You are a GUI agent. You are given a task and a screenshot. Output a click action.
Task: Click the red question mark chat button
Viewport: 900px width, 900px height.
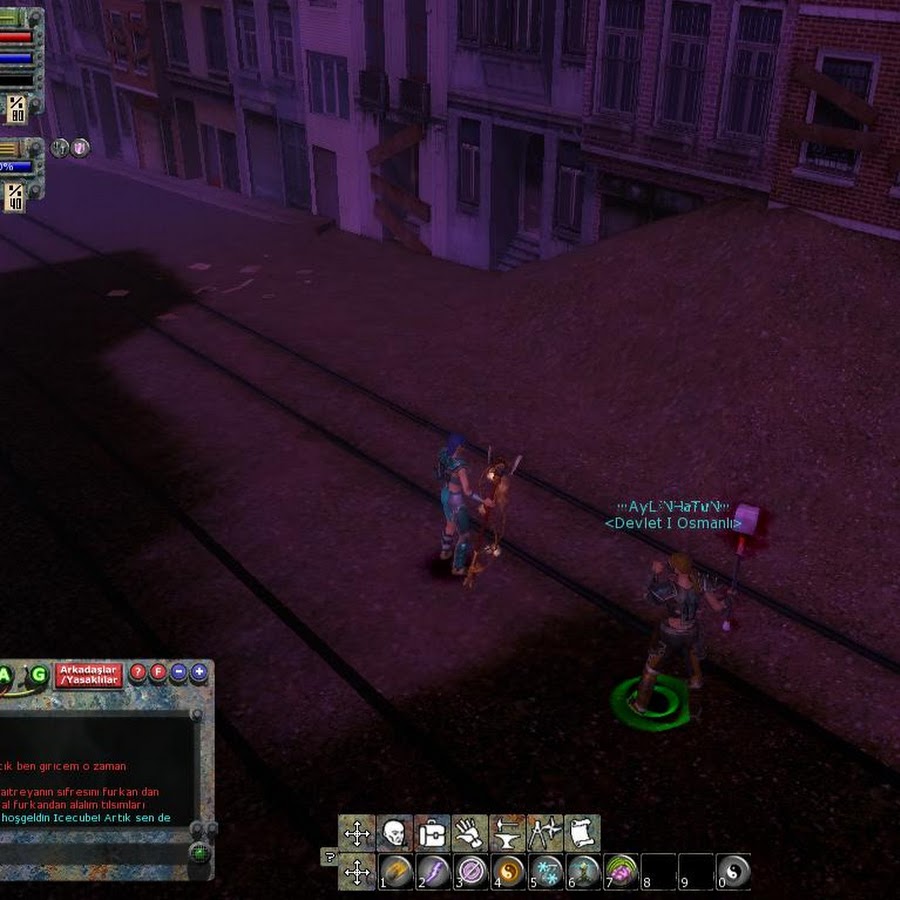pos(138,672)
